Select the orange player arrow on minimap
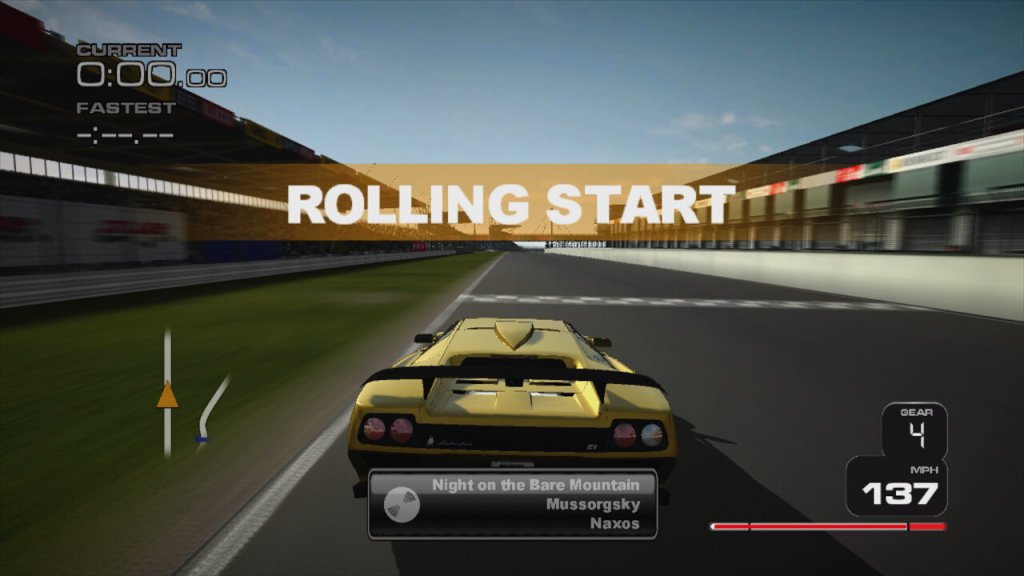The height and width of the screenshot is (576, 1024). (x=167, y=395)
